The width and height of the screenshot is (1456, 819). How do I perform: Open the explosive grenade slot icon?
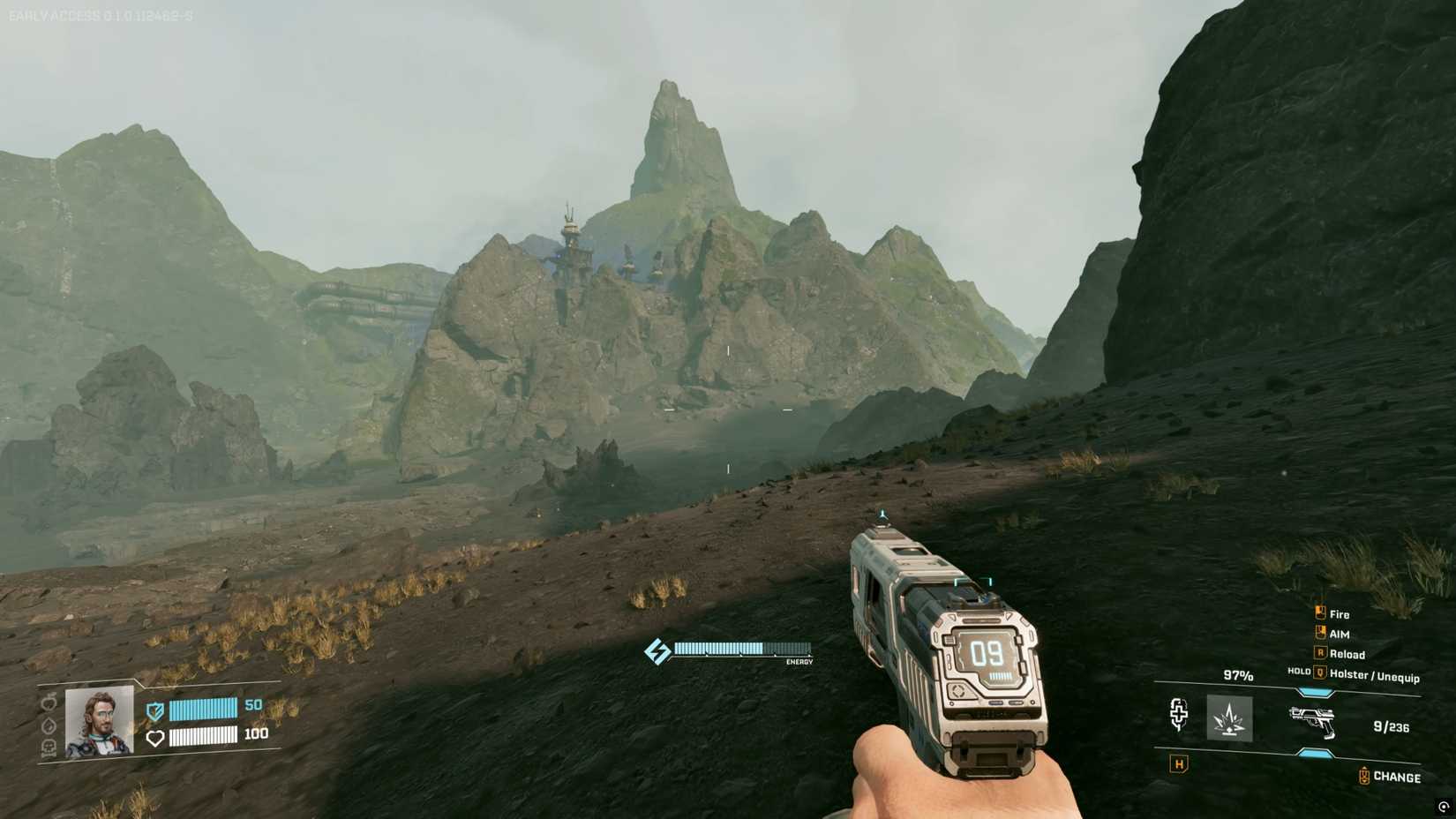pyautogui.click(x=1230, y=718)
